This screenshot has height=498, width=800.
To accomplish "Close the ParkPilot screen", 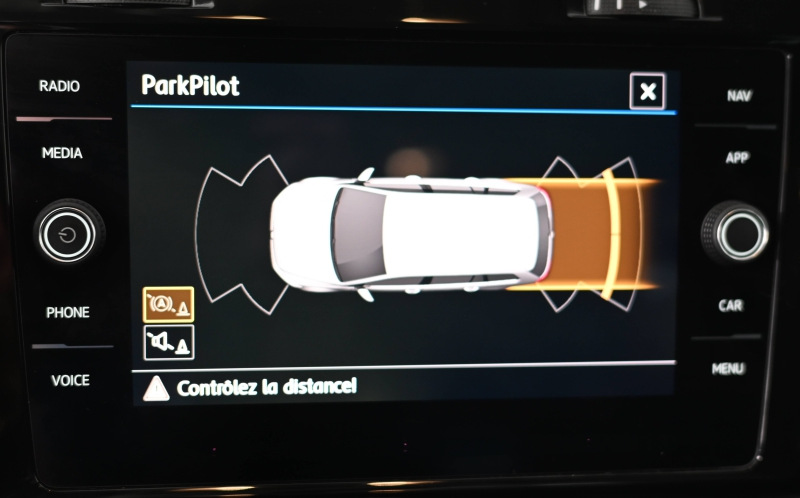I will [648, 92].
